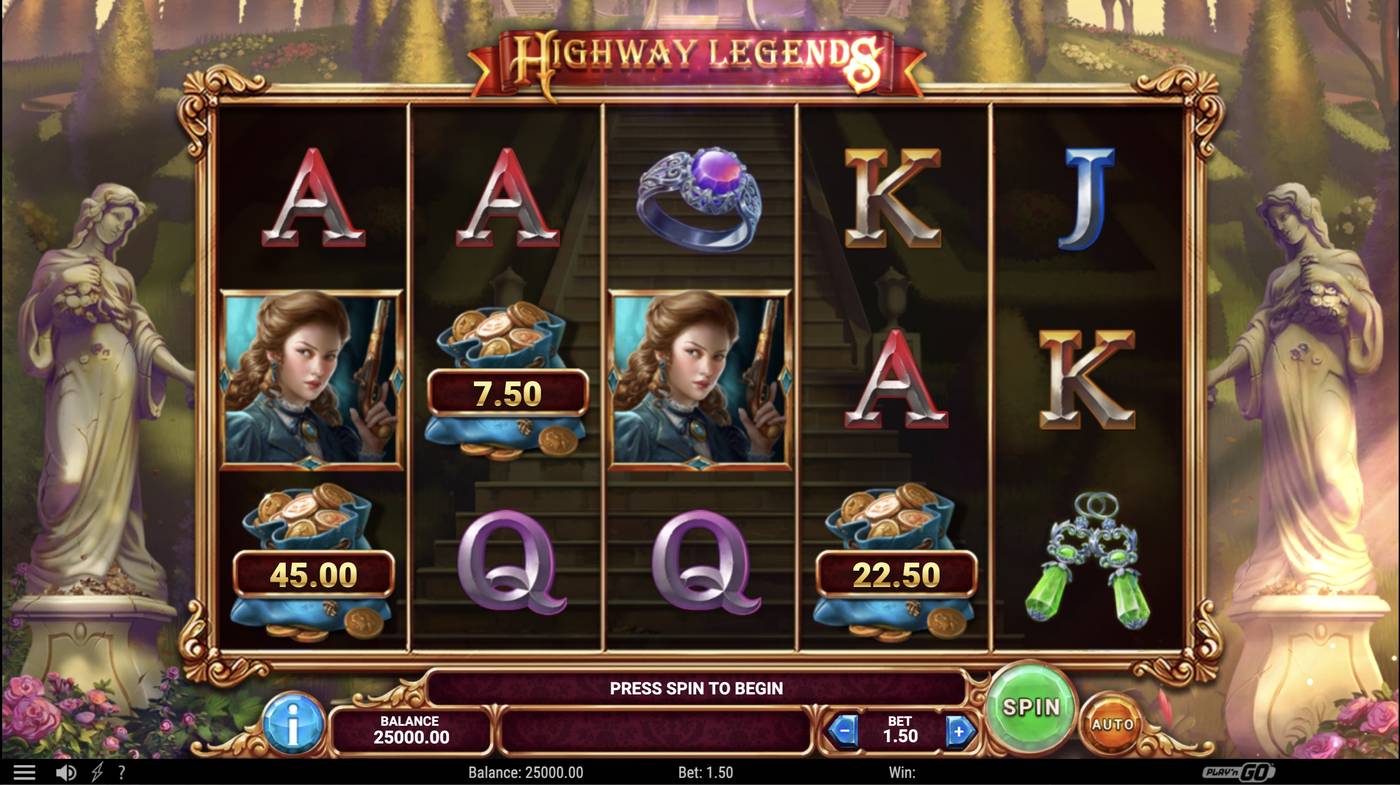The width and height of the screenshot is (1400, 785).
Task: Click the balance display showing 25000.00
Action: click(x=410, y=730)
